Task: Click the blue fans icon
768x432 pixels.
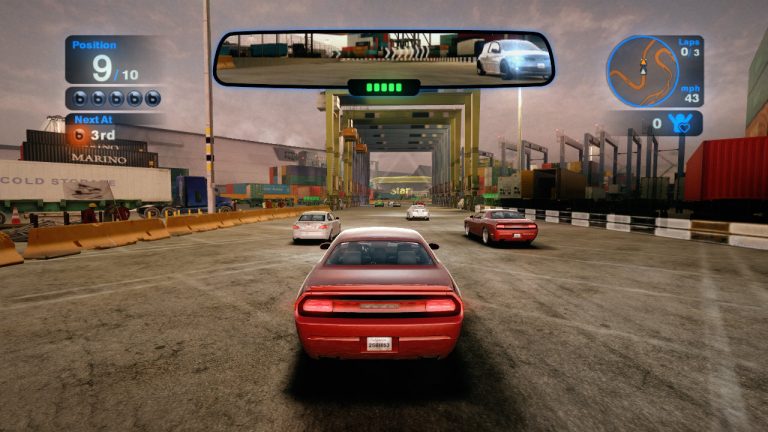Action: tap(684, 124)
